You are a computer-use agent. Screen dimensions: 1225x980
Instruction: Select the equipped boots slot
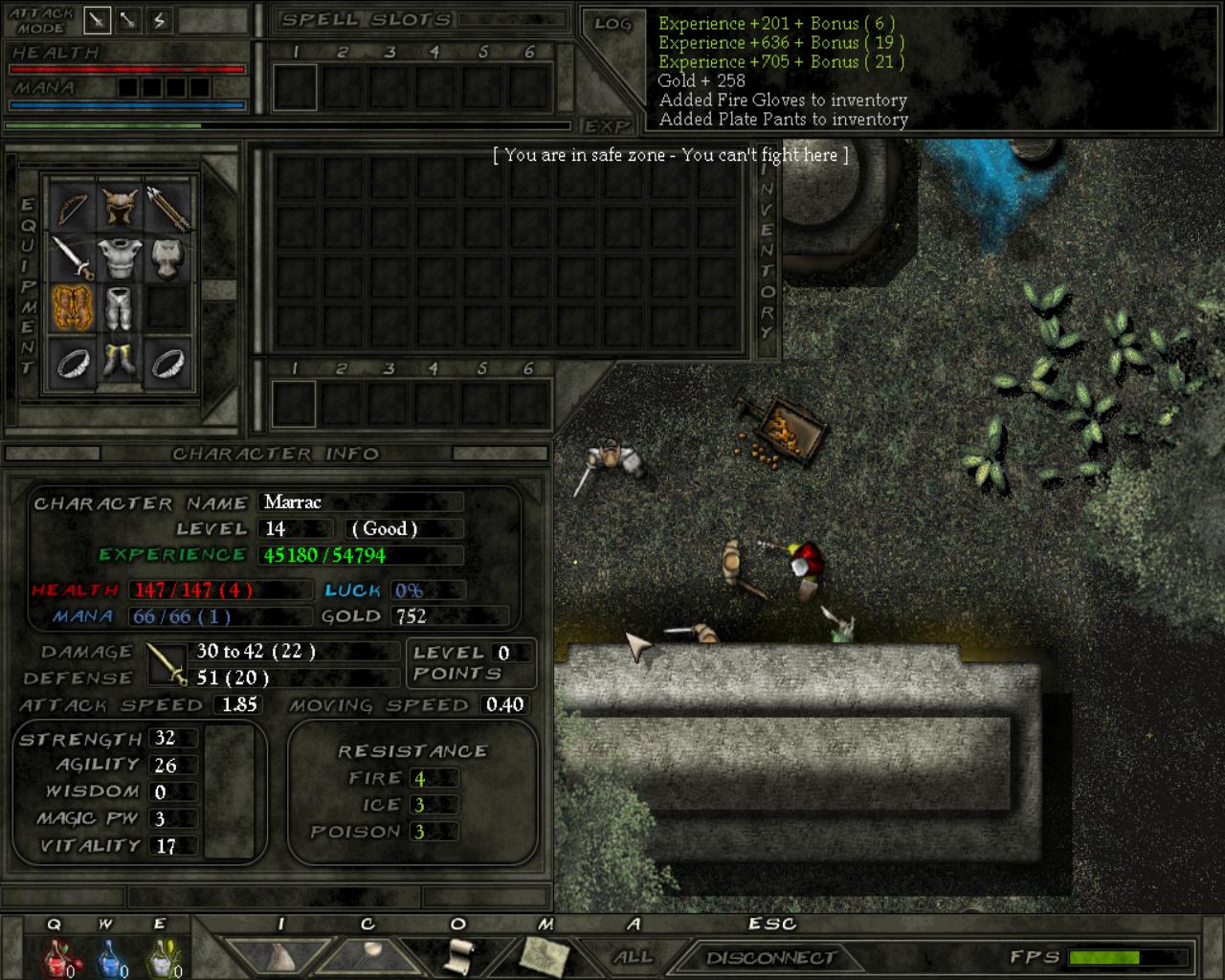click(121, 361)
